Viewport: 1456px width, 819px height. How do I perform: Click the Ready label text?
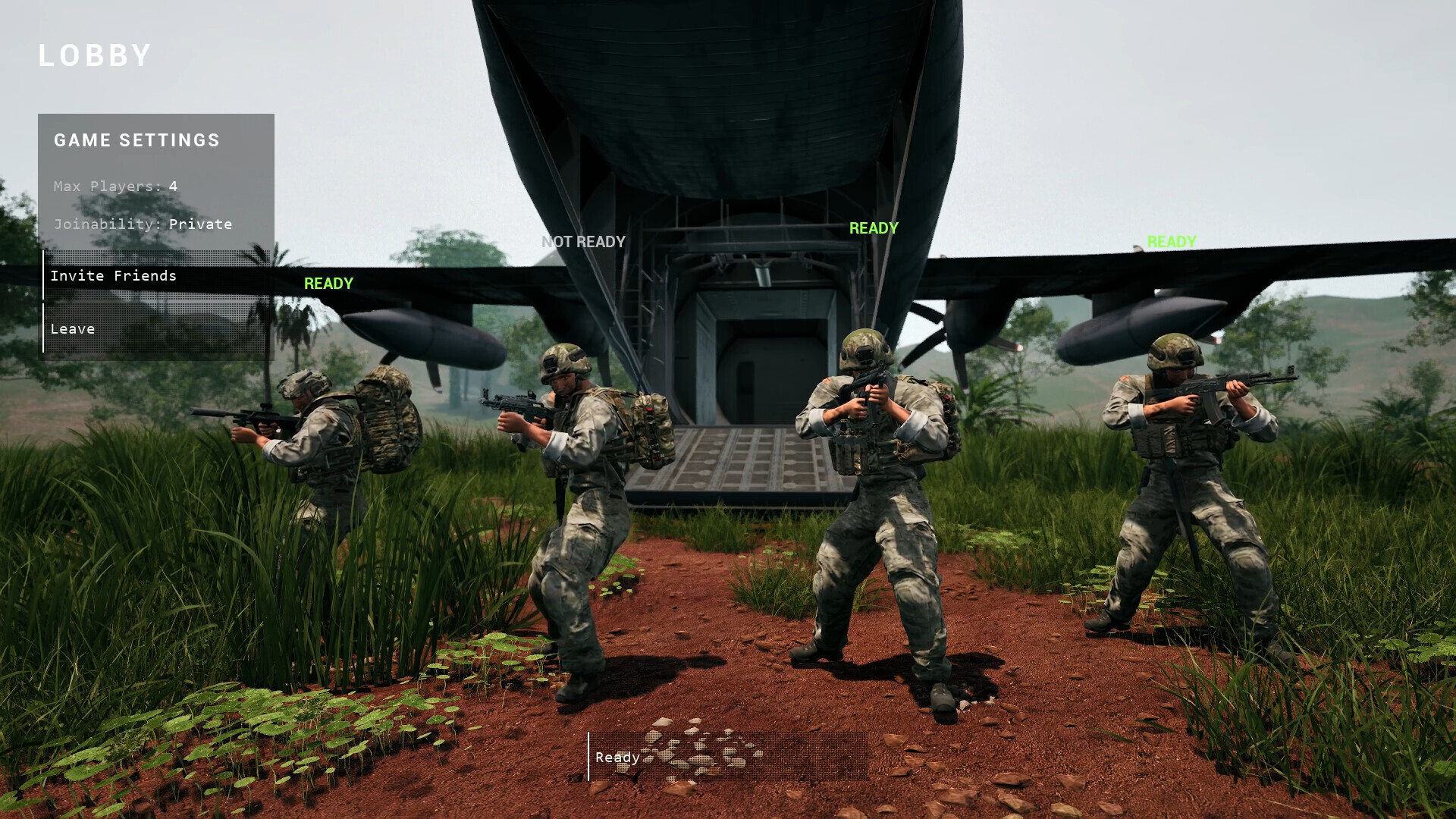(x=618, y=757)
